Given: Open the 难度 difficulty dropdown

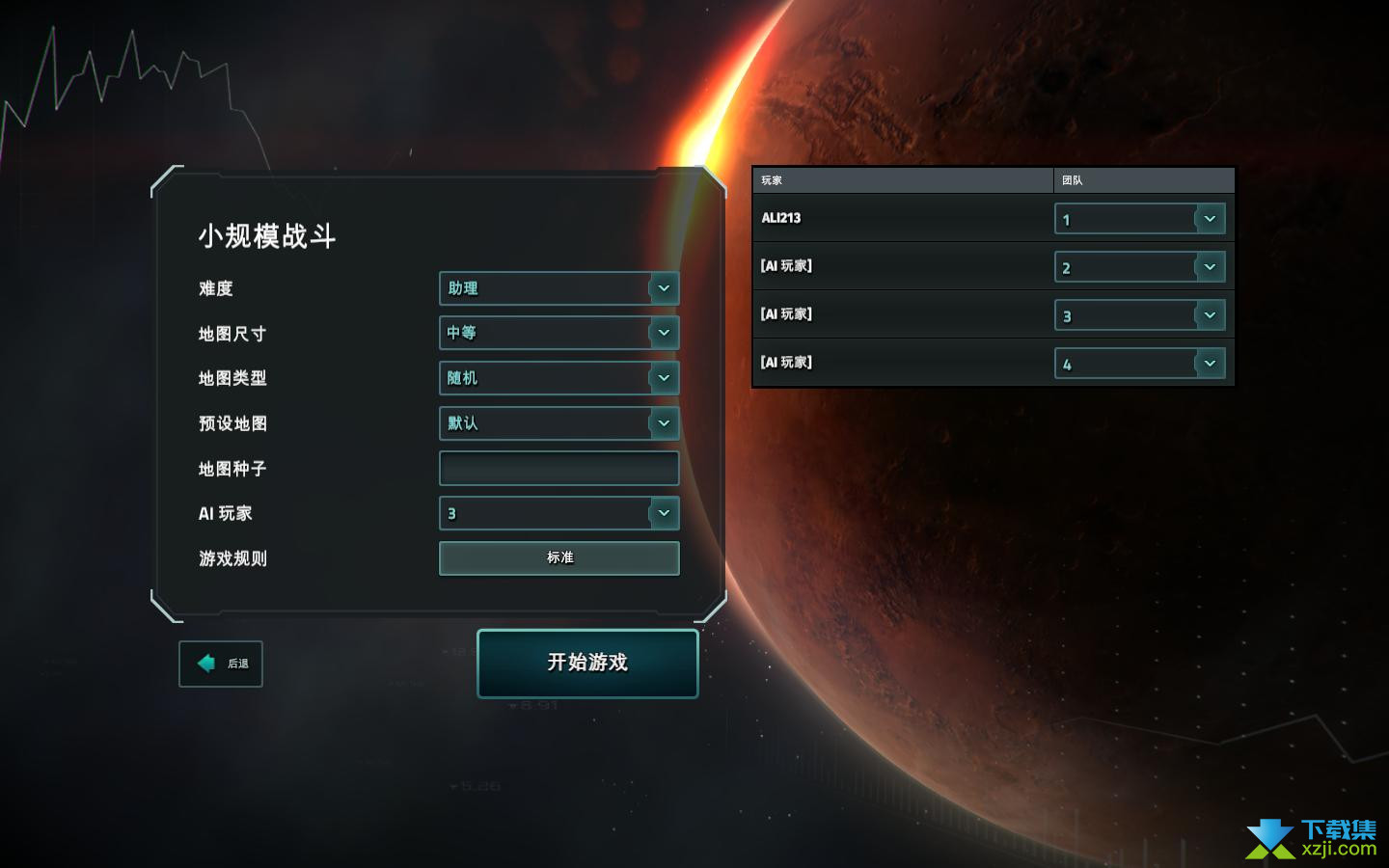Looking at the screenshot, I should (x=558, y=288).
